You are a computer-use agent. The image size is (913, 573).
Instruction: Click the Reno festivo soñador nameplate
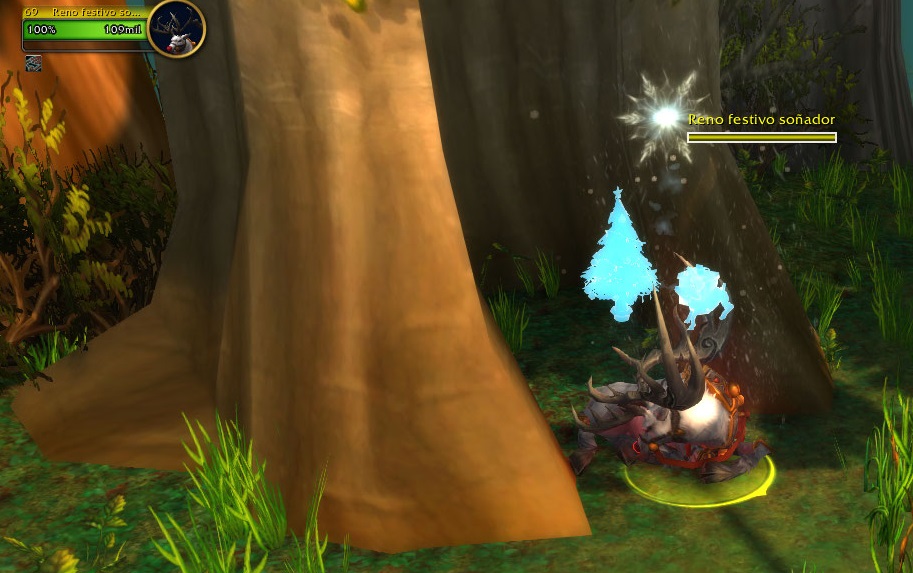[x=761, y=128]
